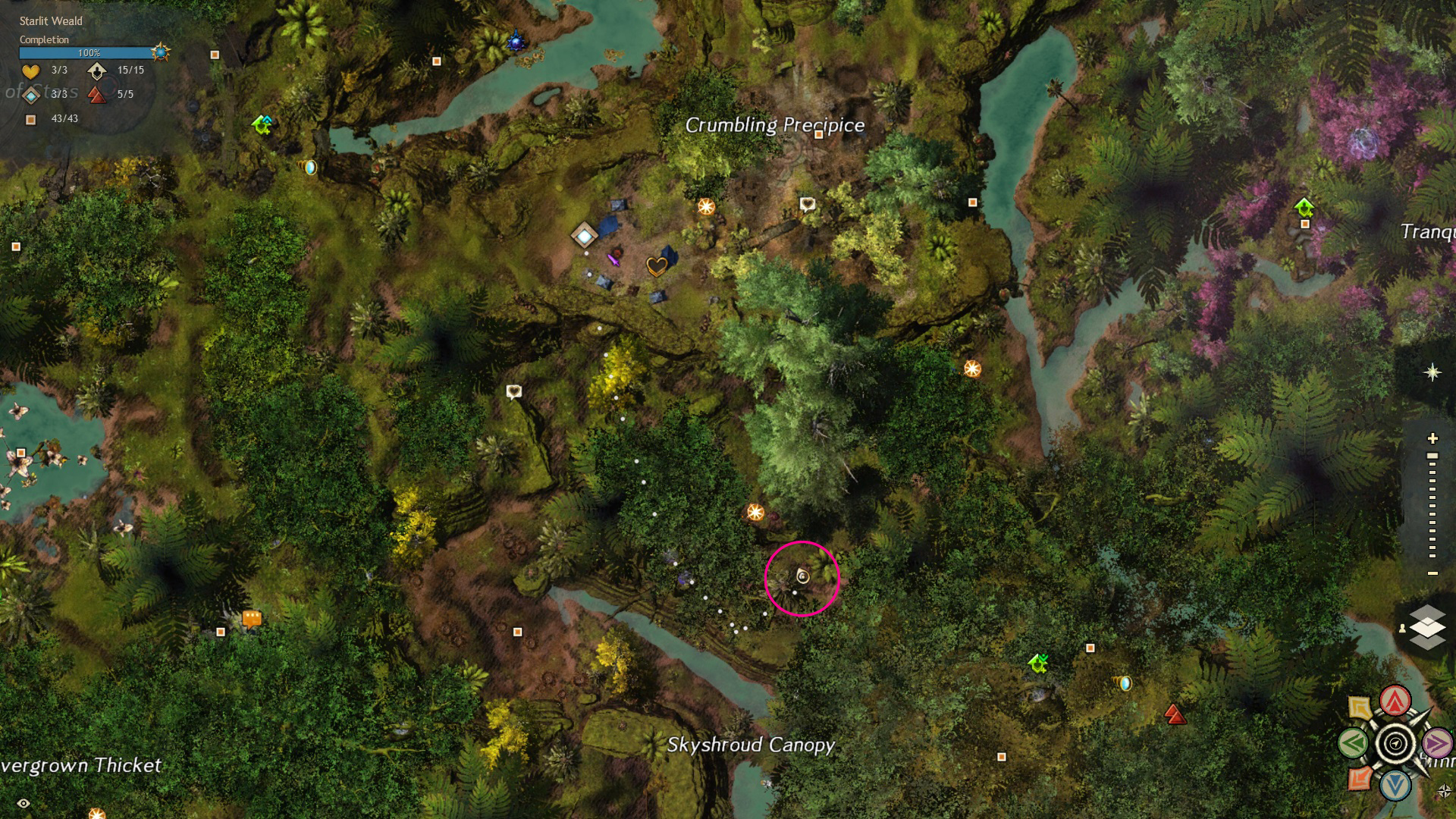Adjust the map zoom level slider
Screen dimensions: 1456x819
[1432, 506]
